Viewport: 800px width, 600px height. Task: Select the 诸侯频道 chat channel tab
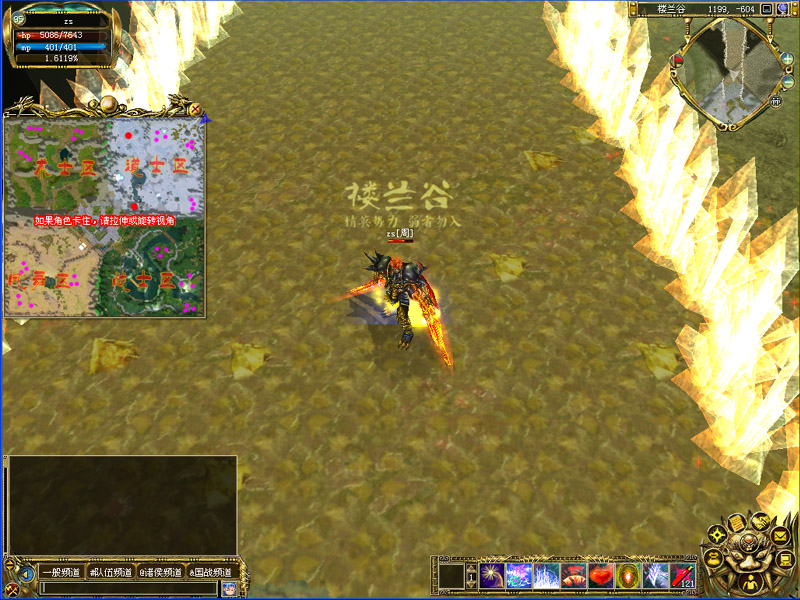coord(160,572)
